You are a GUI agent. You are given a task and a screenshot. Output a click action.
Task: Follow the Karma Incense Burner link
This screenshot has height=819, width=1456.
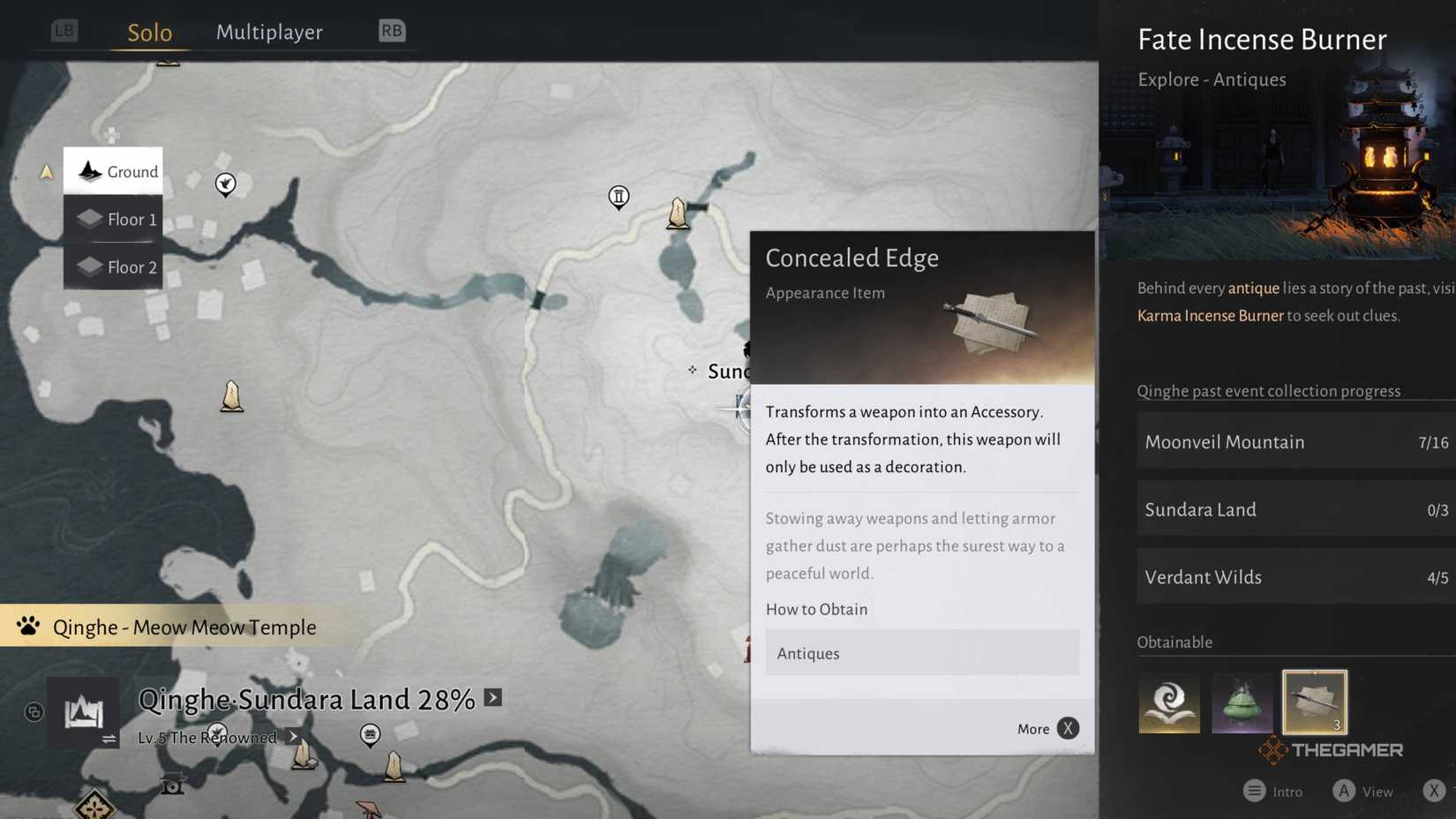coord(1210,315)
